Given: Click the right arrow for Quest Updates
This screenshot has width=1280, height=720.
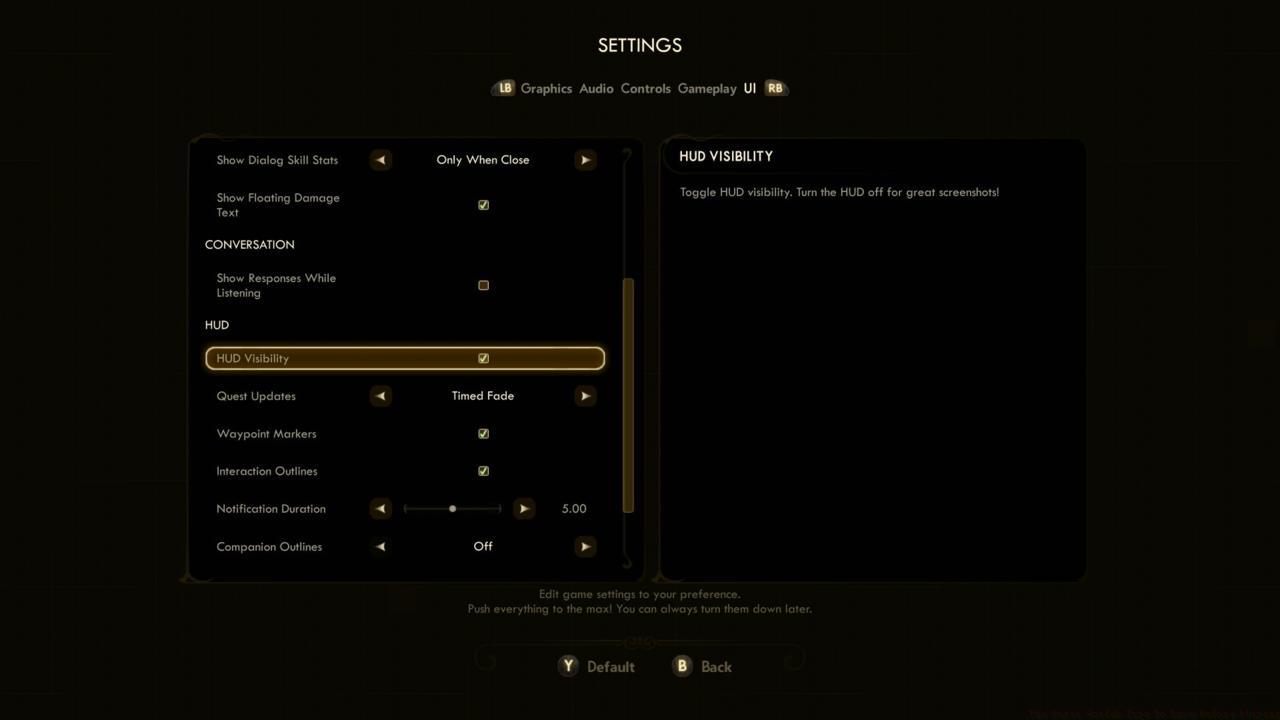Looking at the screenshot, I should pos(585,395).
